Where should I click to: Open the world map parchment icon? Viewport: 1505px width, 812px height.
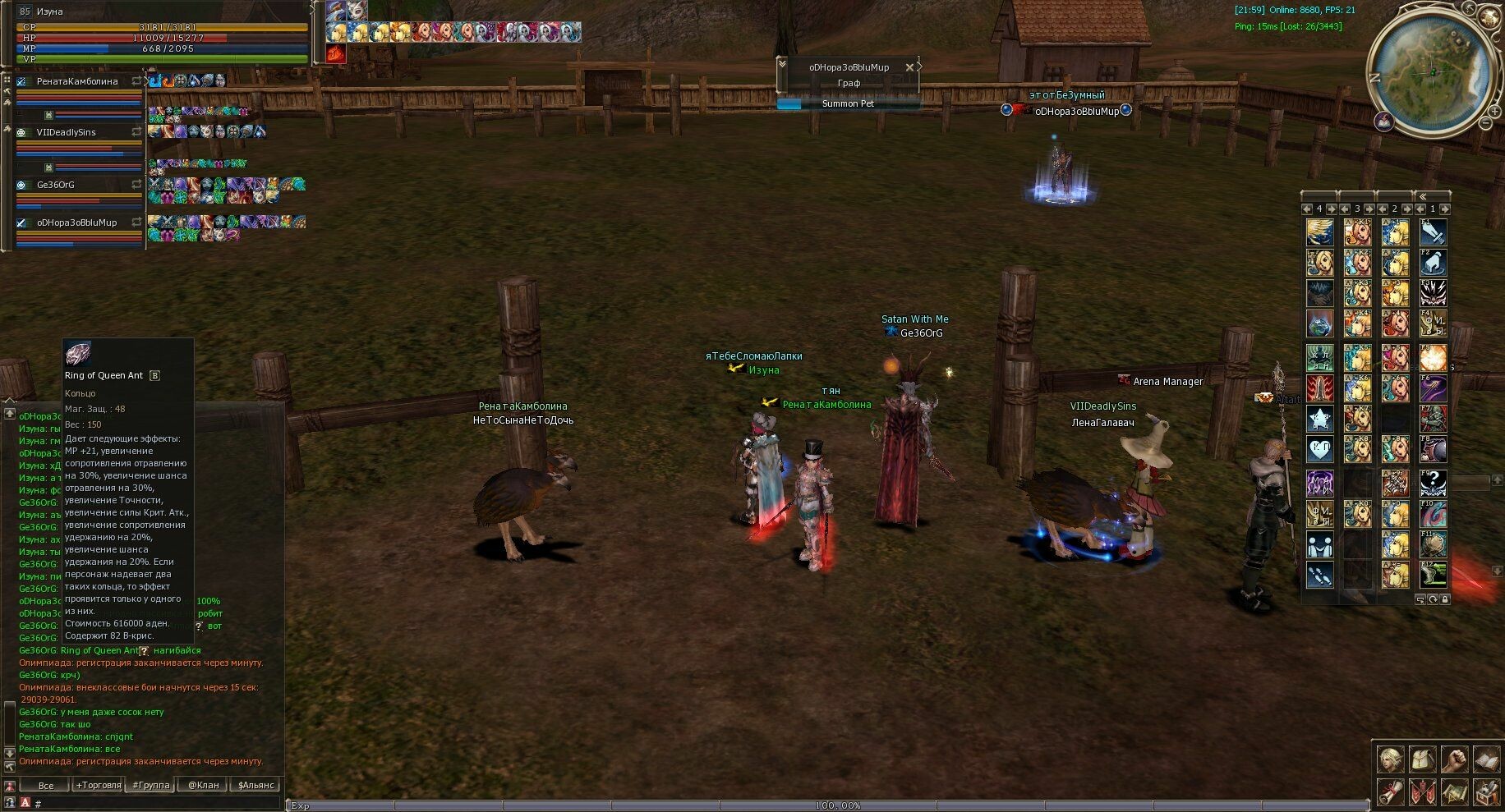[x=1454, y=792]
